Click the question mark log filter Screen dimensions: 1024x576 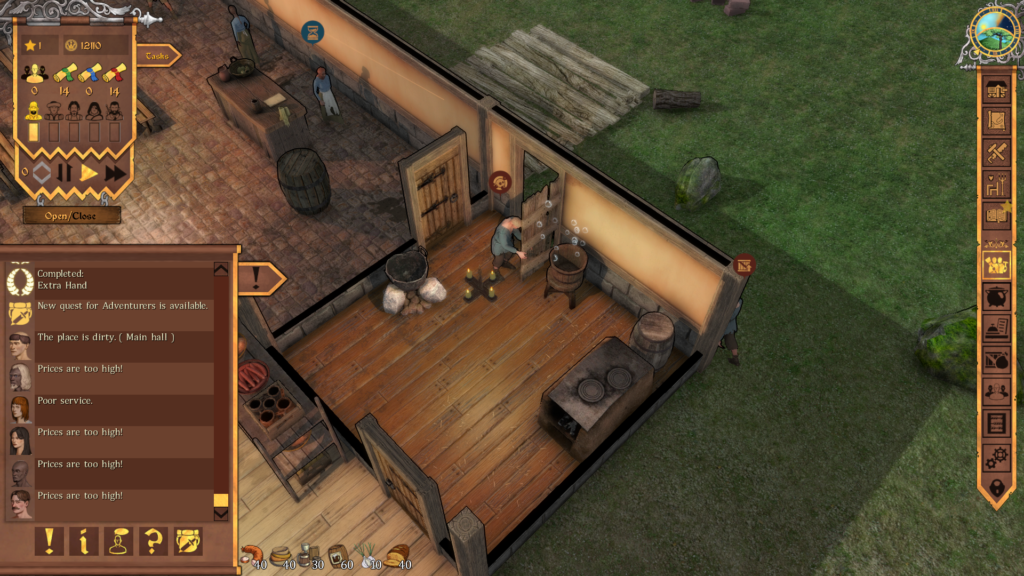click(x=154, y=541)
